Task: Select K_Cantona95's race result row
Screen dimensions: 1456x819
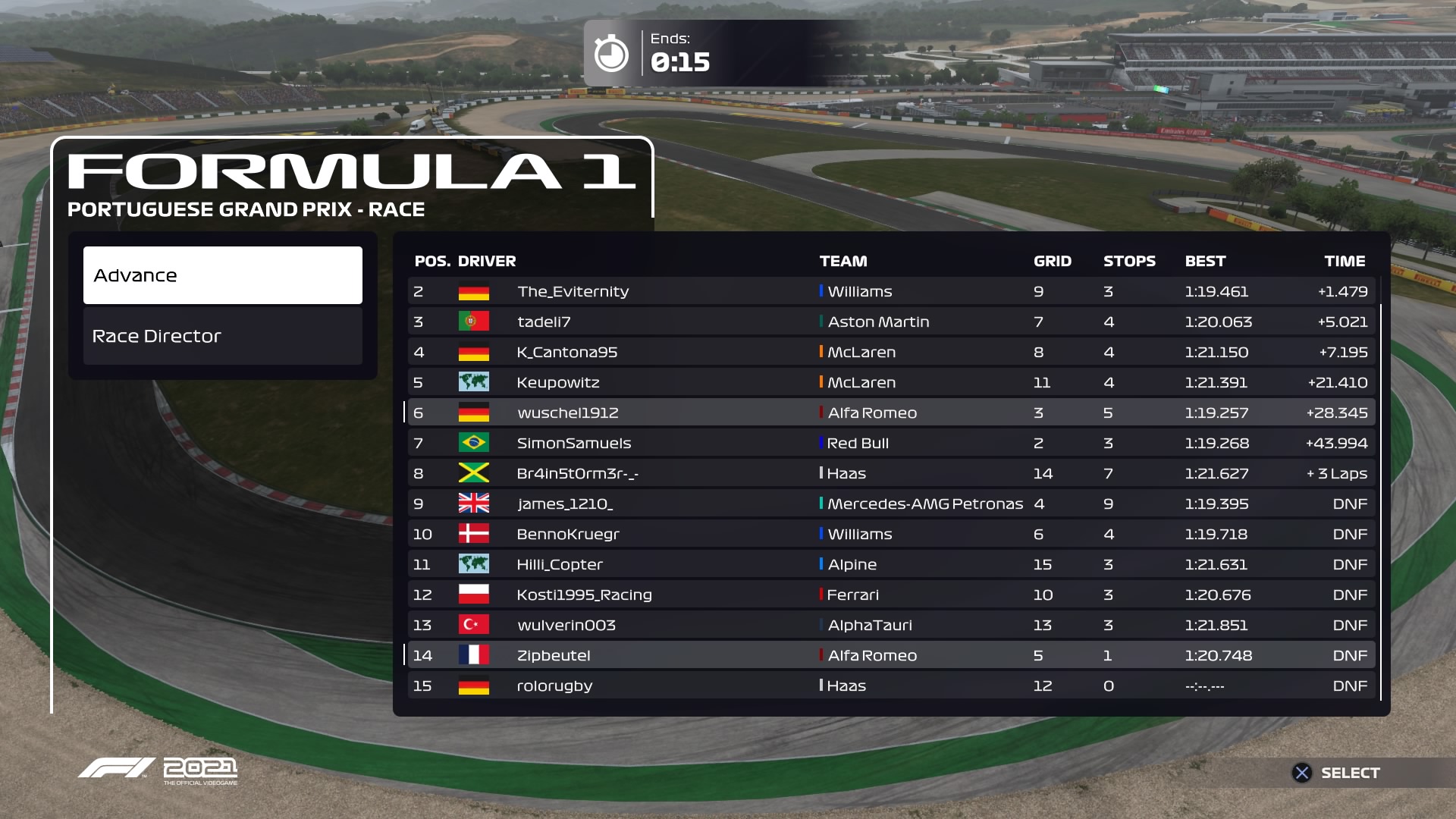Action: pyautogui.click(x=891, y=352)
